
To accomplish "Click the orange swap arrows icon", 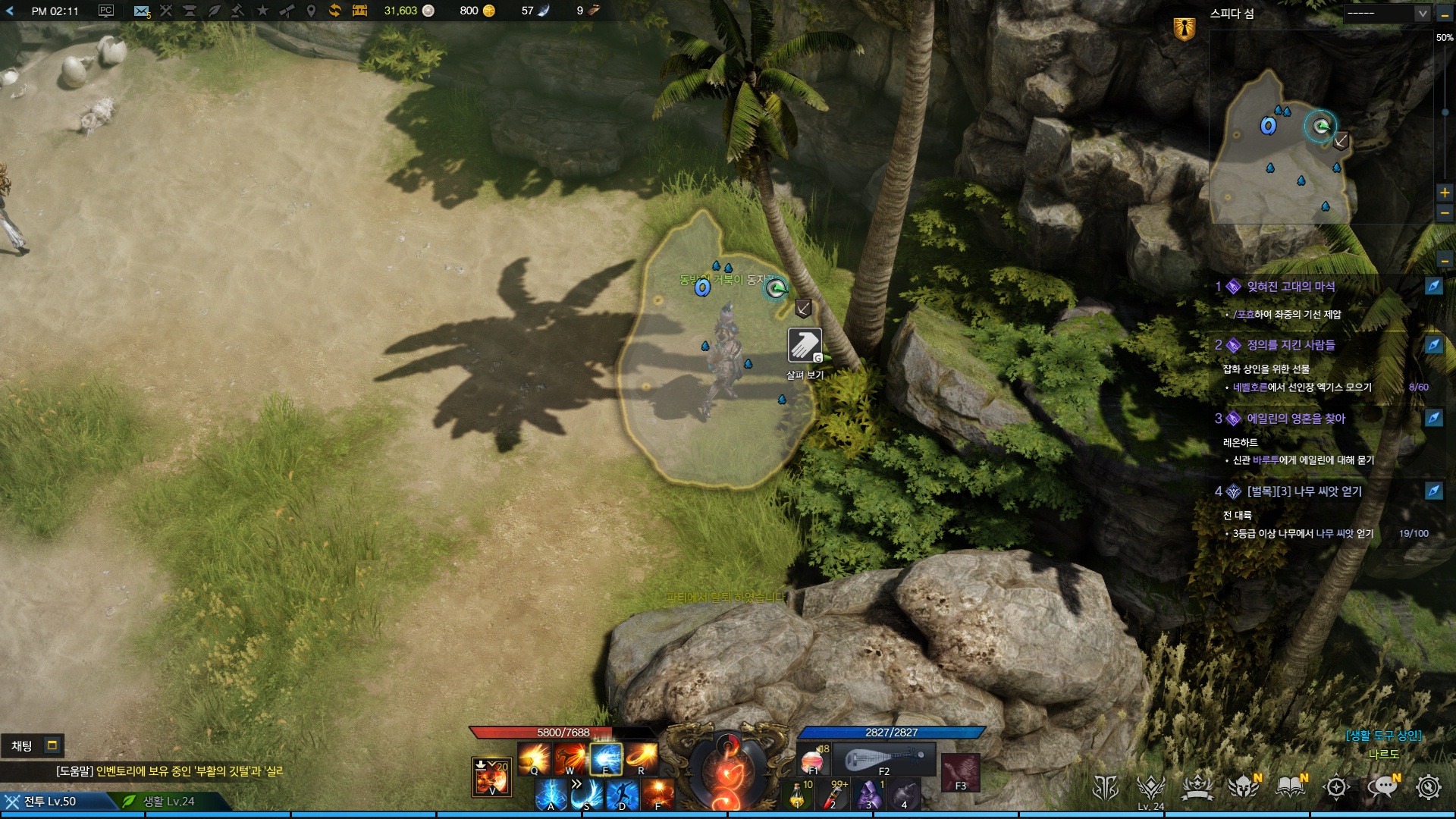I will click(x=334, y=11).
